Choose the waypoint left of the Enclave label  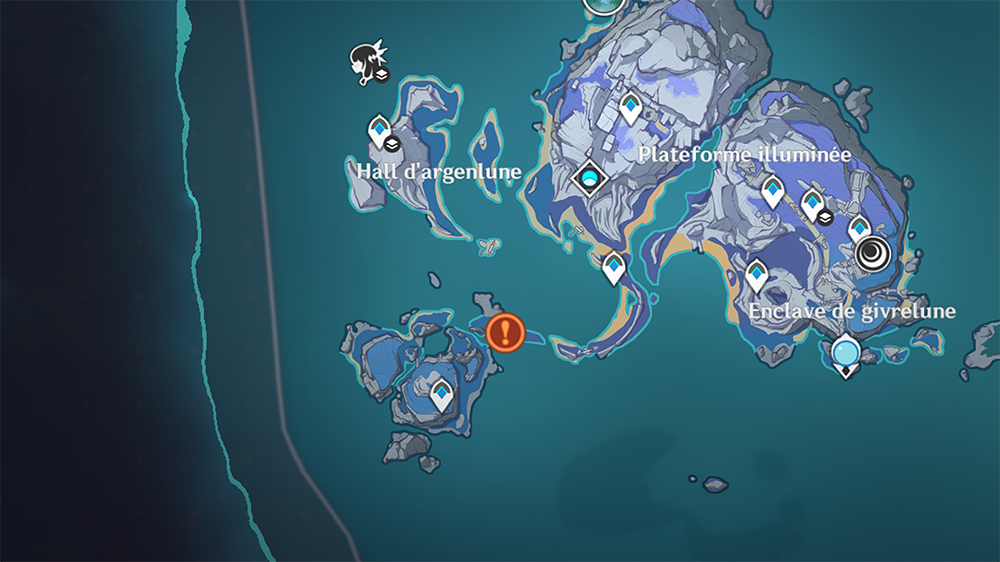(757, 274)
